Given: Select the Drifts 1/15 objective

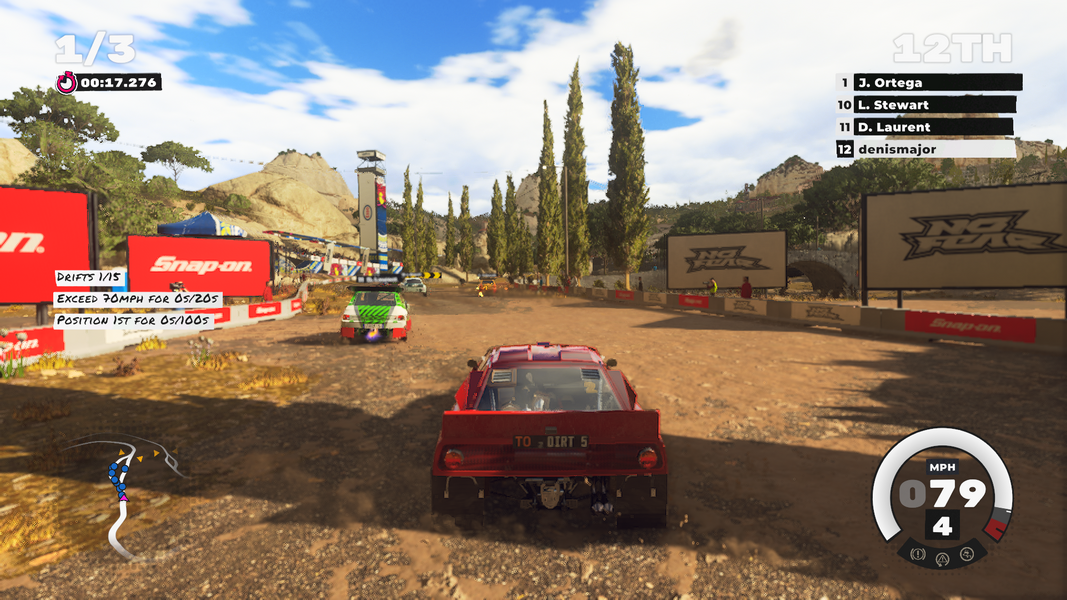Looking at the screenshot, I should point(90,277).
